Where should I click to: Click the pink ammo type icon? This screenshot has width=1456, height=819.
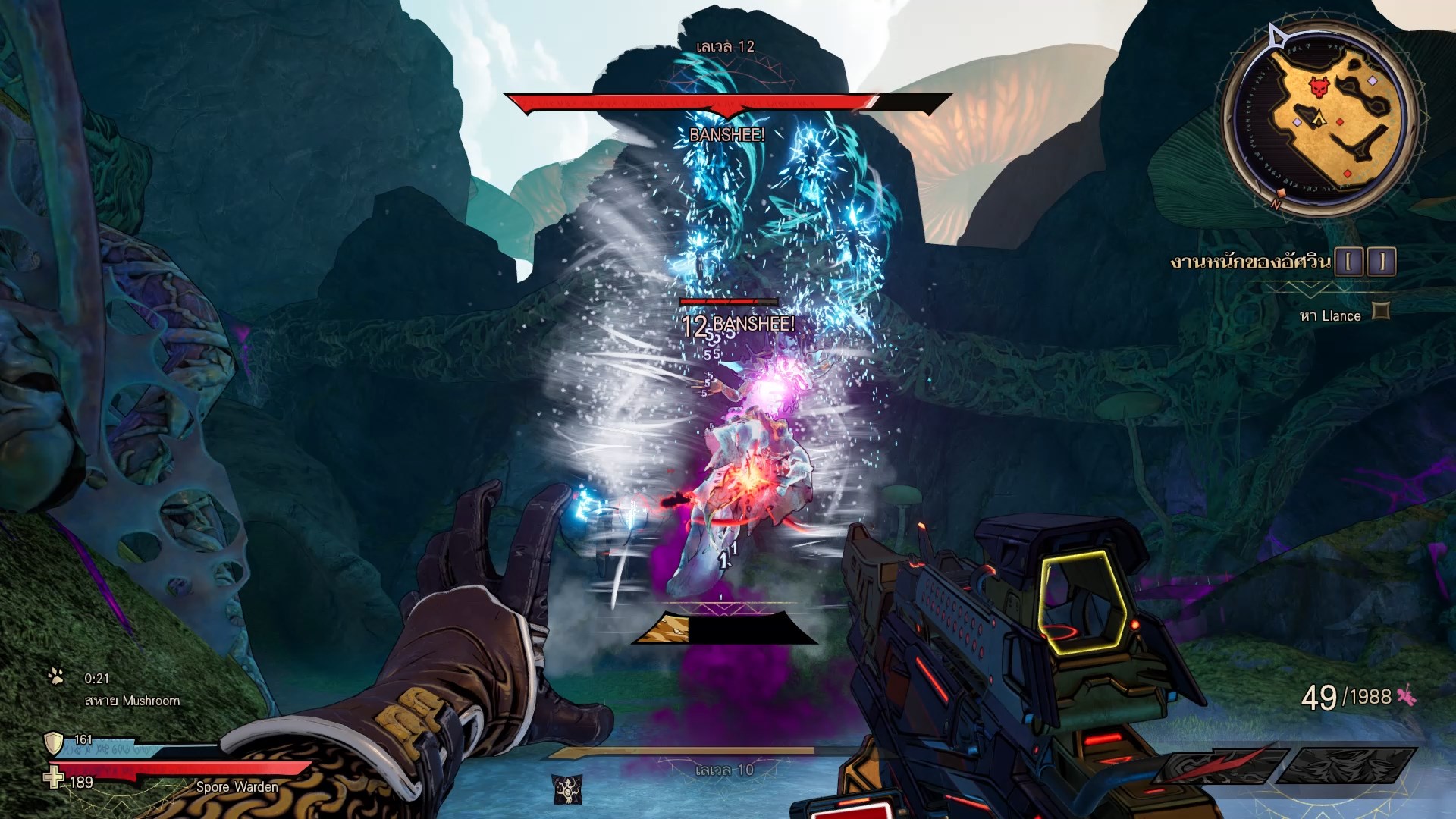pyautogui.click(x=1407, y=695)
